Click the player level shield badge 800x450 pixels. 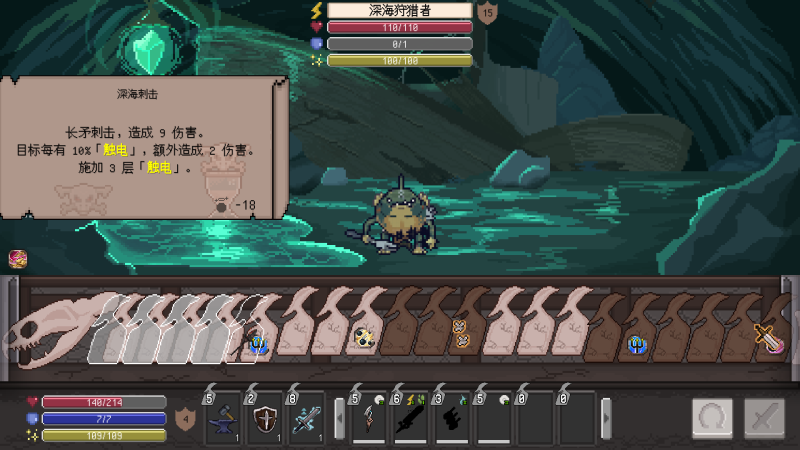pos(184,418)
